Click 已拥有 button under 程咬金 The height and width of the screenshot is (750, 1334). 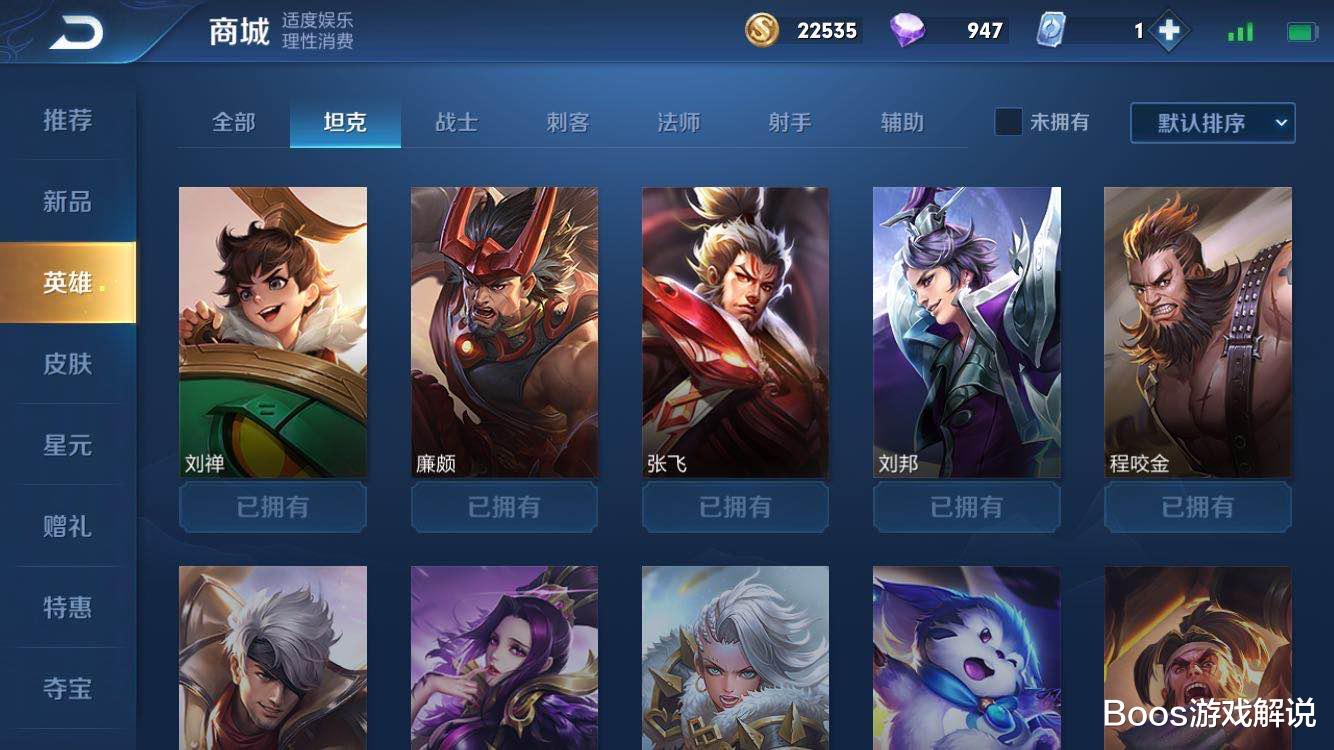click(1197, 507)
